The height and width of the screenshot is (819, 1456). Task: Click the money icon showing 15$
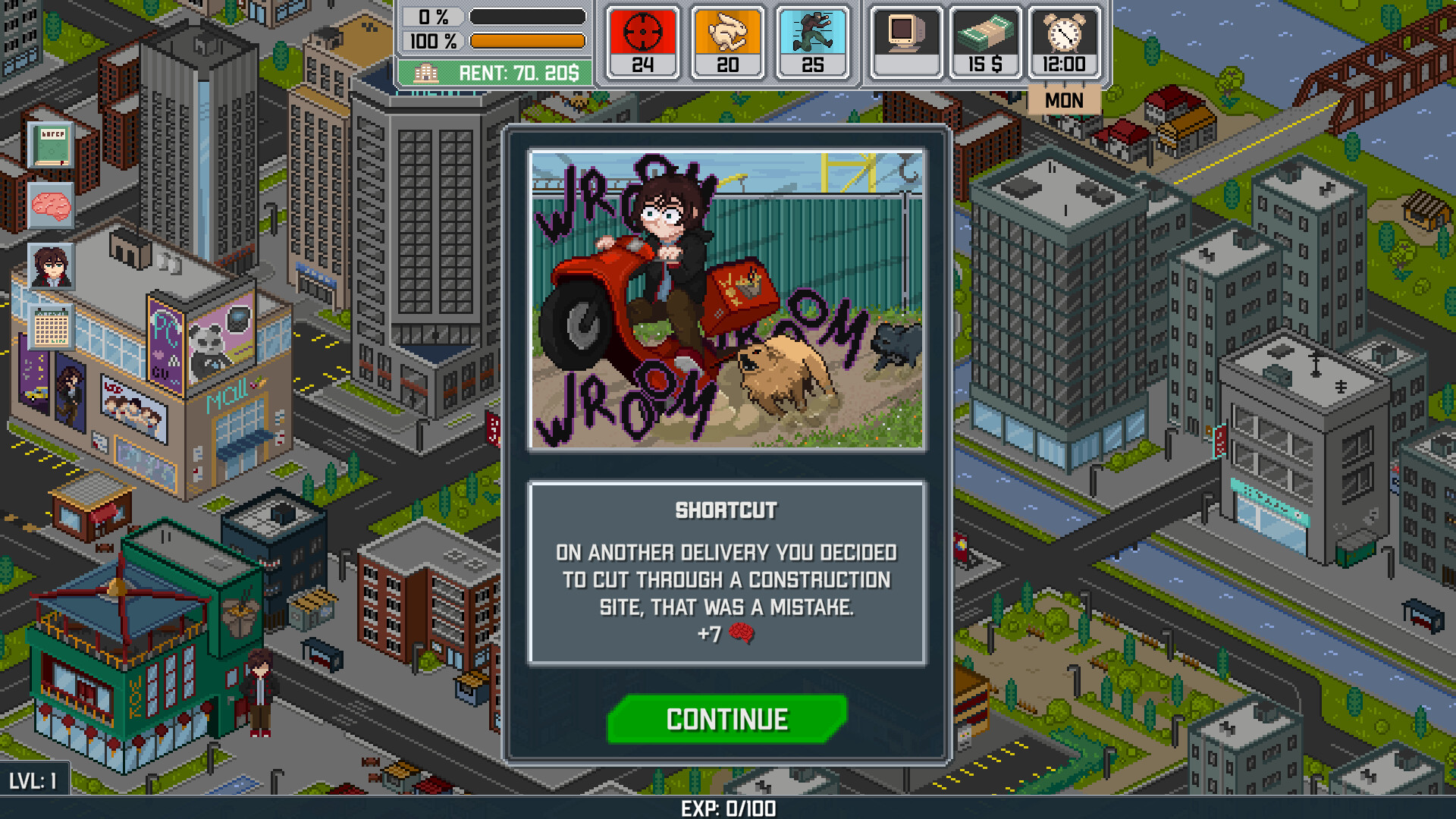(987, 39)
